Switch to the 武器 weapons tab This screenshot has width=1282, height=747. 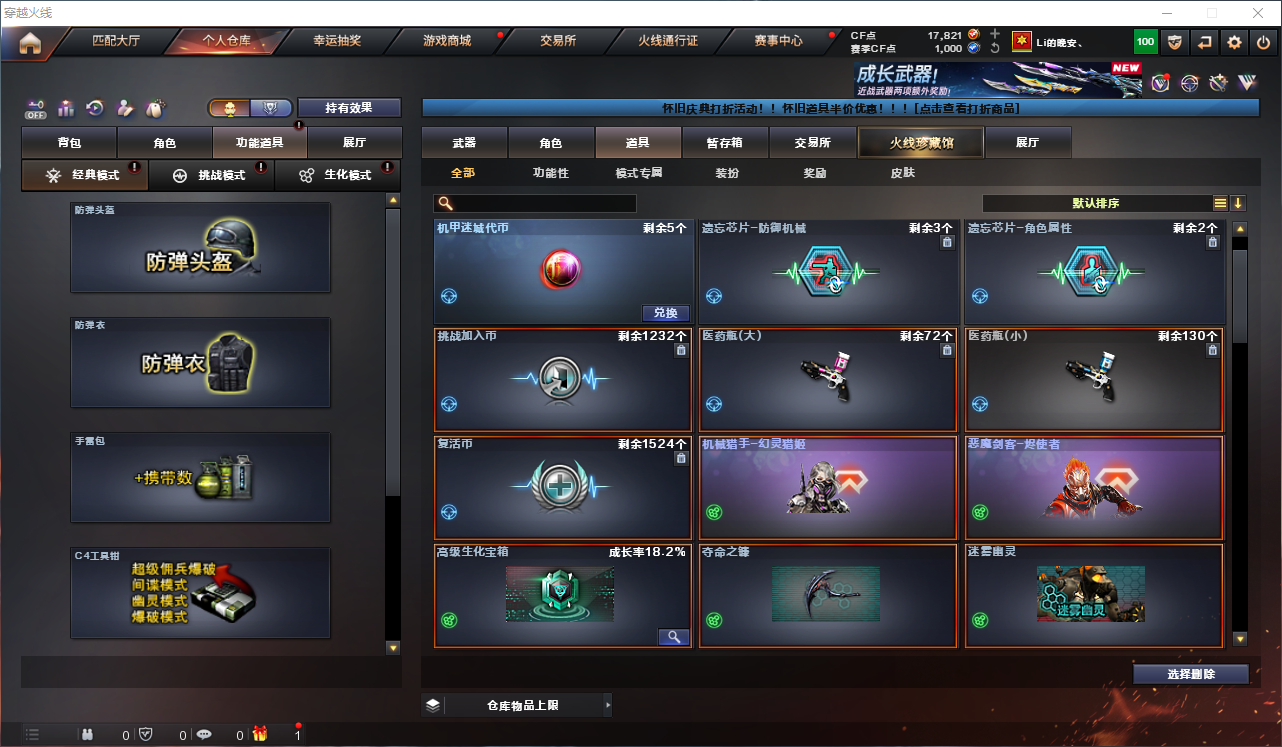(464, 143)
